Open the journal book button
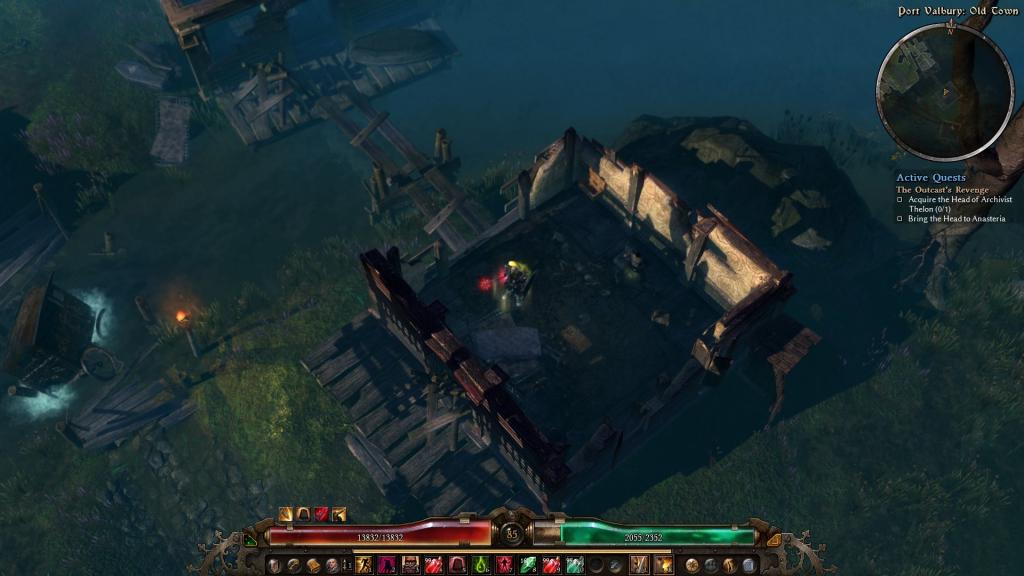Image resolution: width=1024 pixels, height=576 pixels. click(x=313, y=566)
